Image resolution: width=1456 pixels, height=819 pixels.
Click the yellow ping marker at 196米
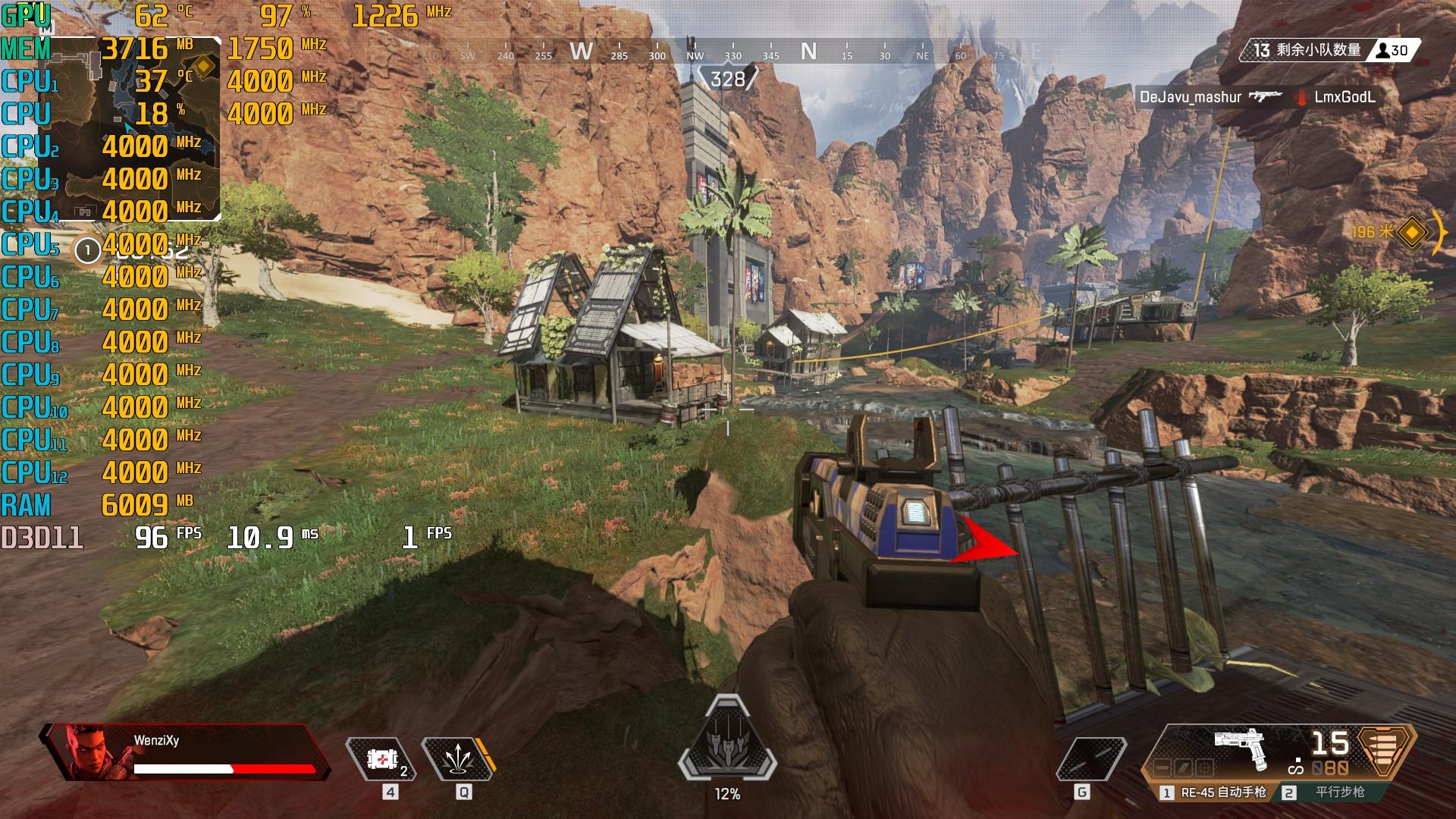pyautogui.click(x=1411, y=232)
